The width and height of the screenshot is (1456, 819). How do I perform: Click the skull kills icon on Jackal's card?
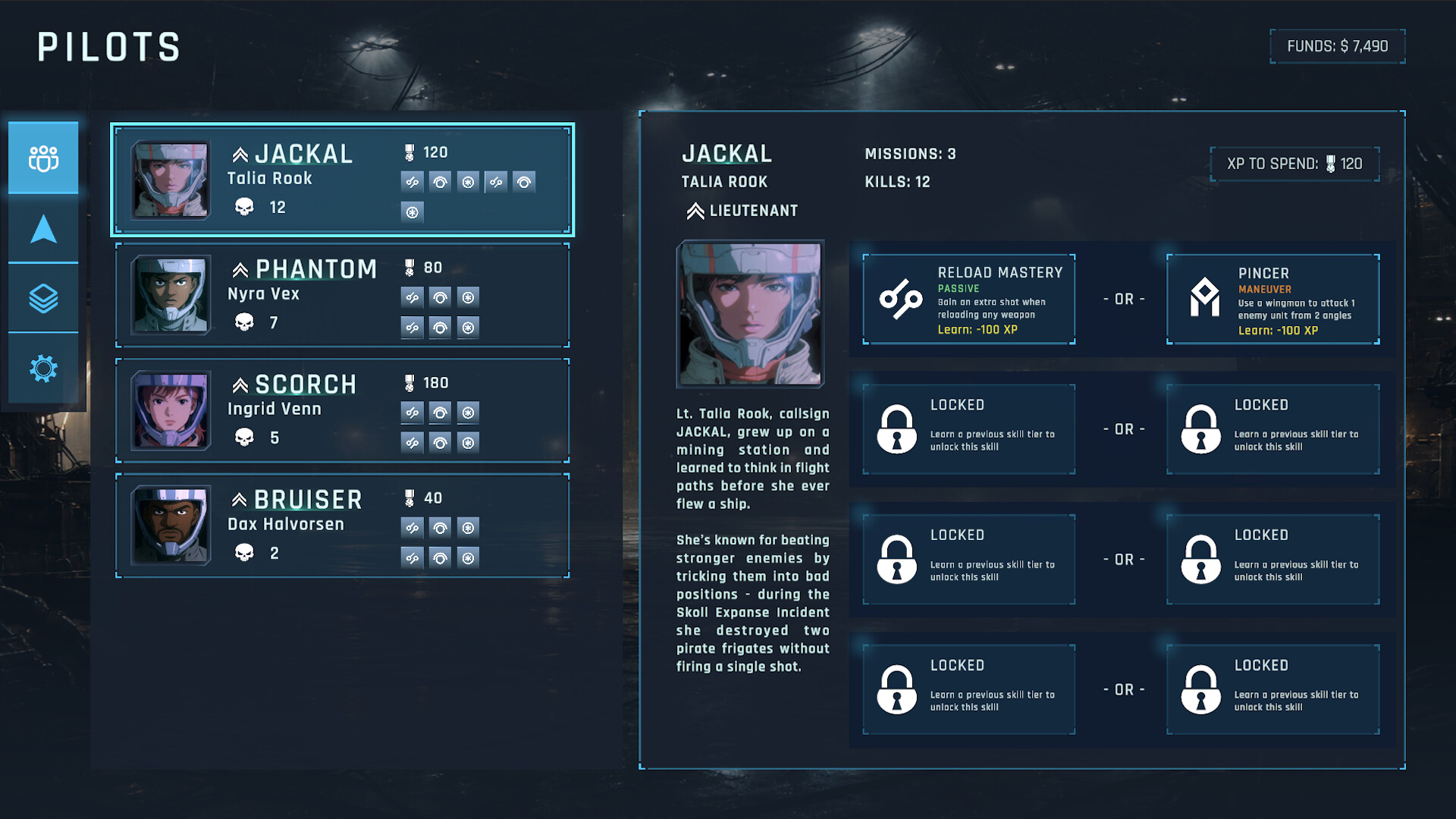244,206
